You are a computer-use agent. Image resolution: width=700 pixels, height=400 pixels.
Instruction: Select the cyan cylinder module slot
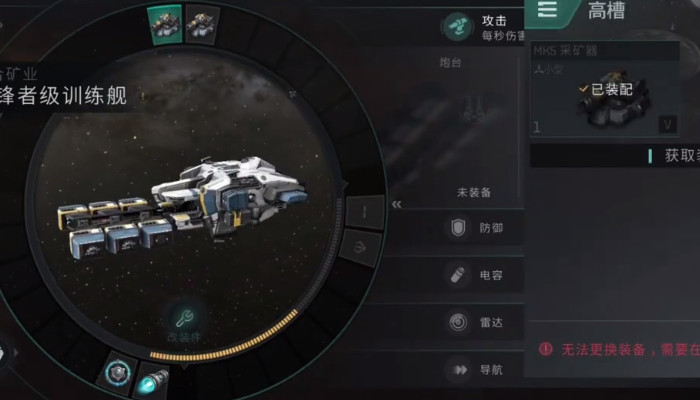[x=152, y=380]
